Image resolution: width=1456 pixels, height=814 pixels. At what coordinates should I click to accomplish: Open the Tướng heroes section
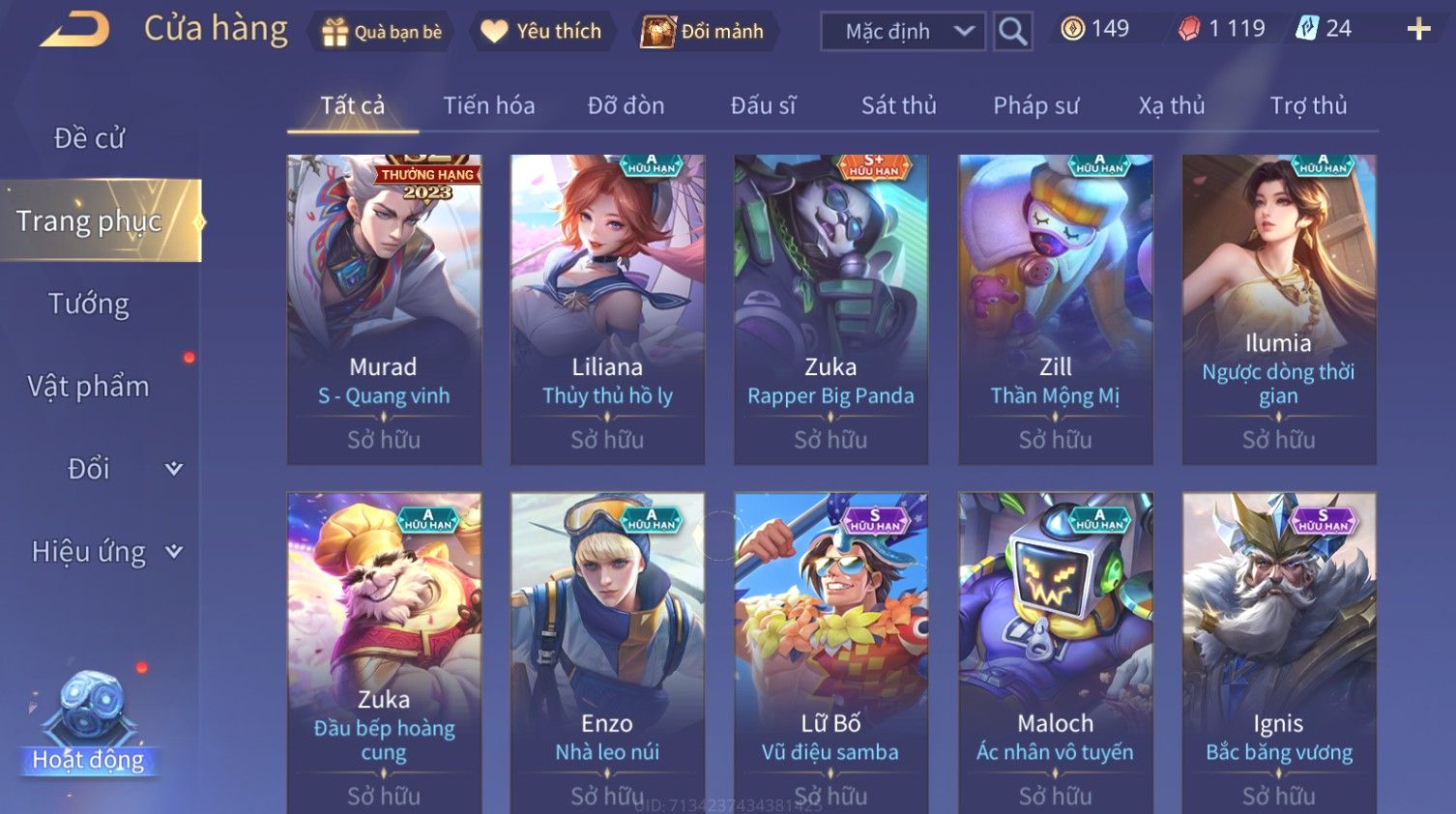89,305
